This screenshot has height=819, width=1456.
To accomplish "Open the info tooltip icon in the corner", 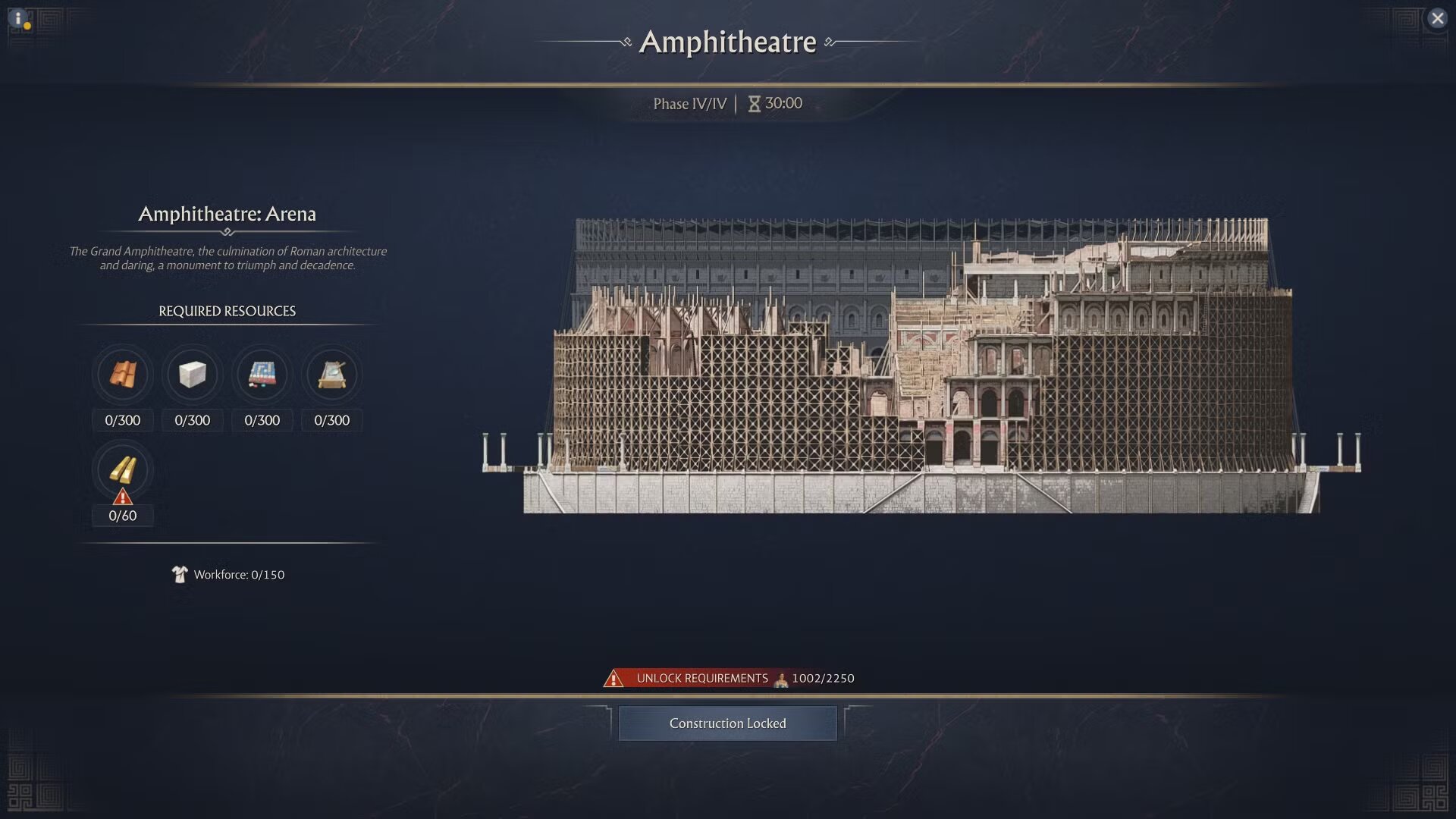I will pyautogui.click(x=18, y=18).
